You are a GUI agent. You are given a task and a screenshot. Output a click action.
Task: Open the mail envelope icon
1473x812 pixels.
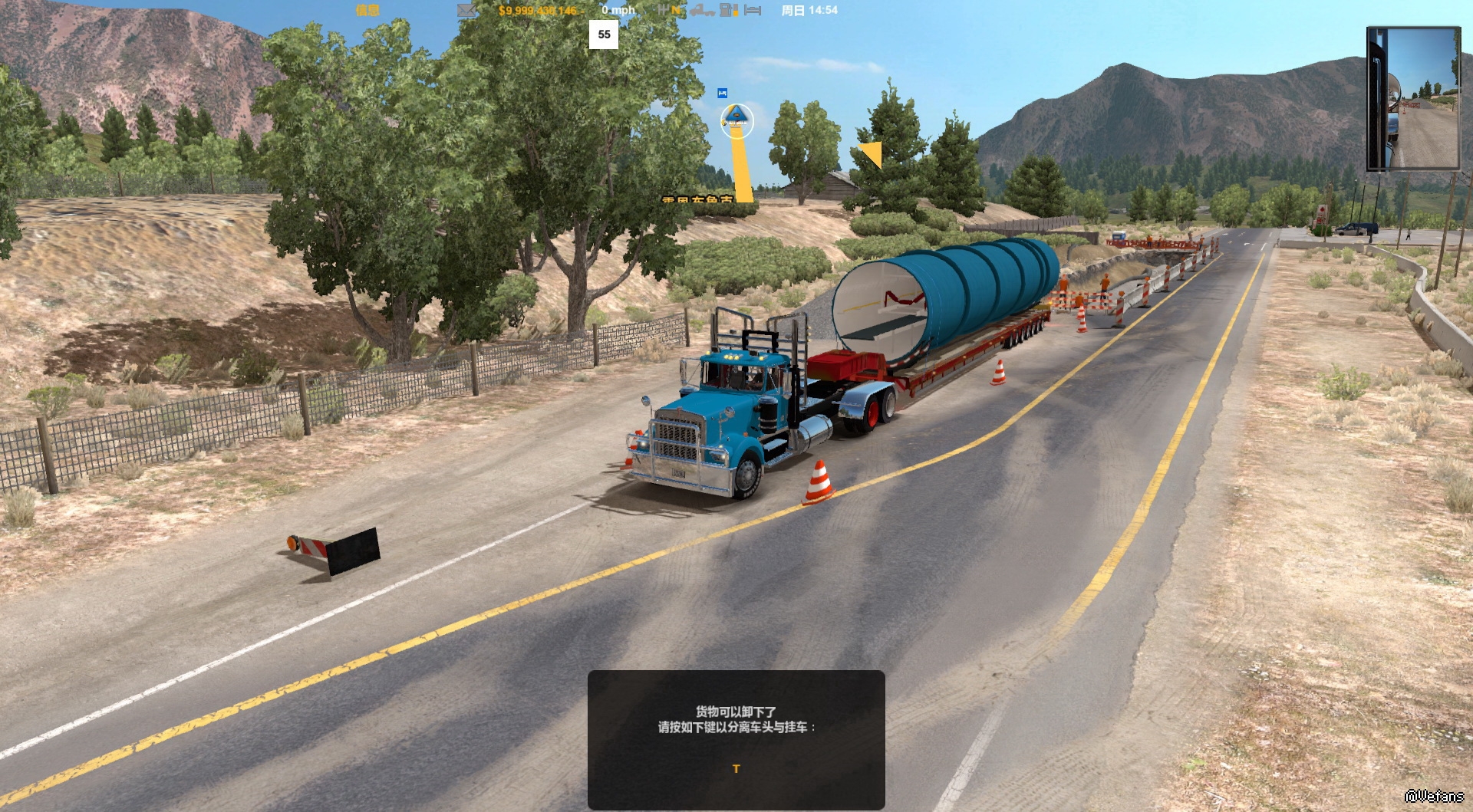pos(466,10)
